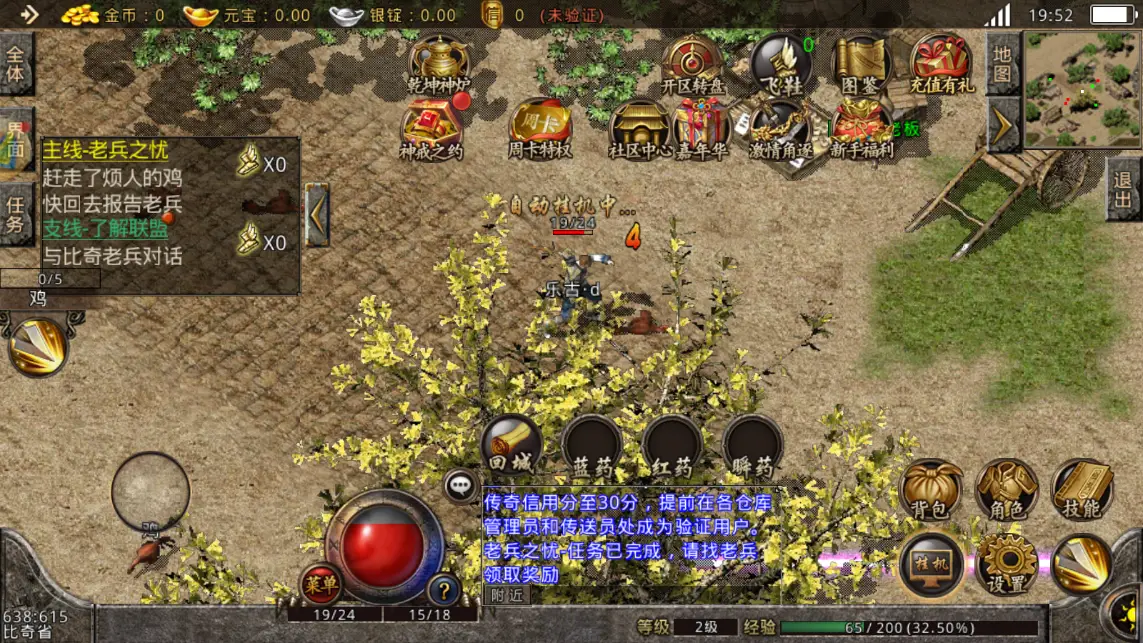Open the 角色 character sheet
The height and width of the screenshot is (643, 1143).
[x=1006, y=489]
